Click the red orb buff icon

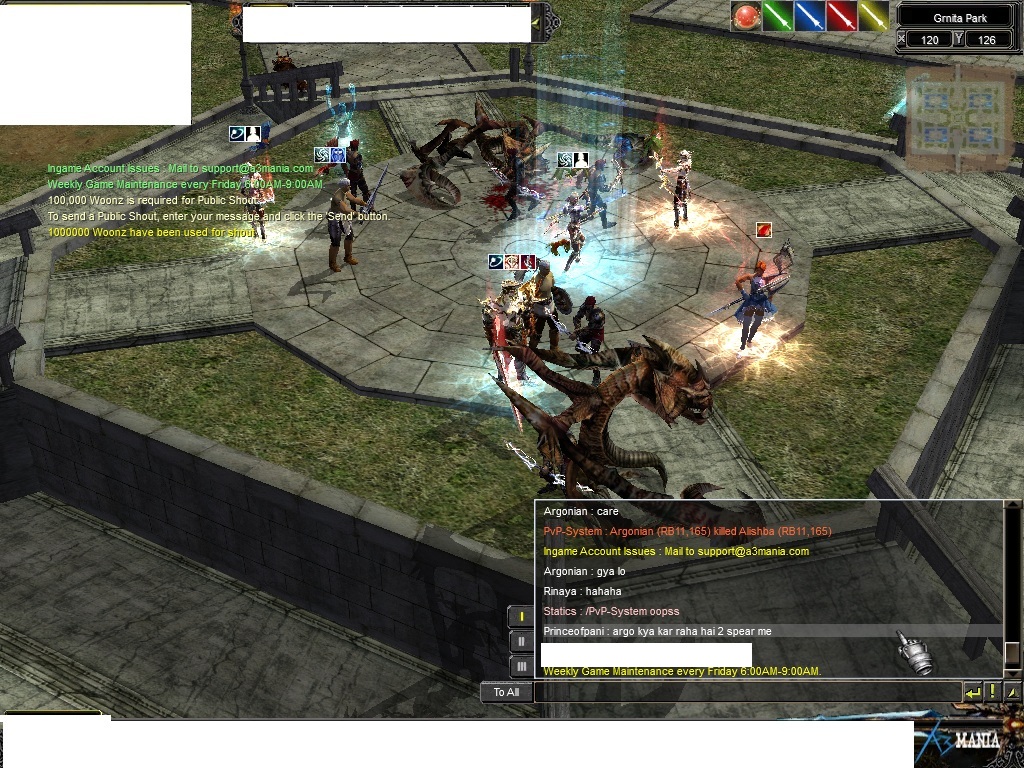coord(745,16)
